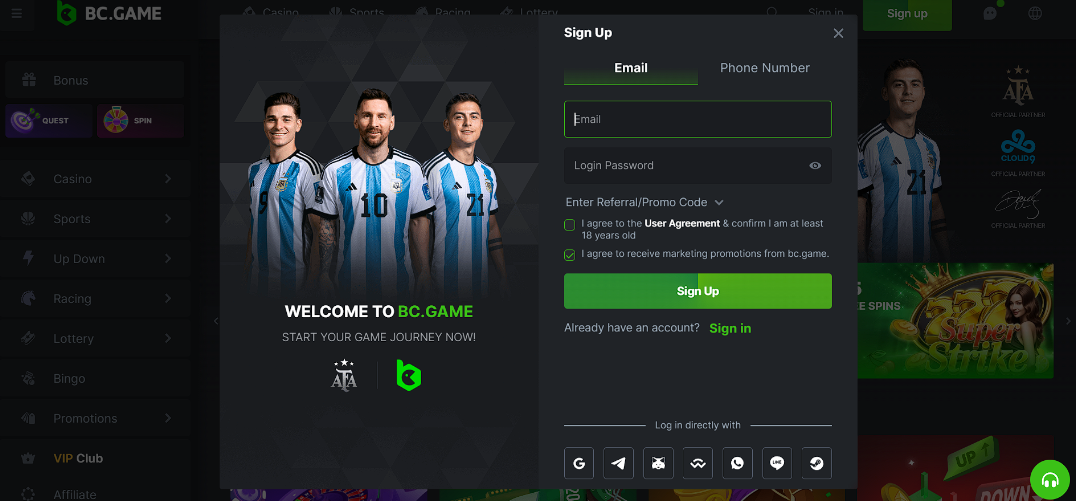Switch to the Phone Number tab
The image size is (1076, 501).
pyautogui.click(x=765, y=68)
